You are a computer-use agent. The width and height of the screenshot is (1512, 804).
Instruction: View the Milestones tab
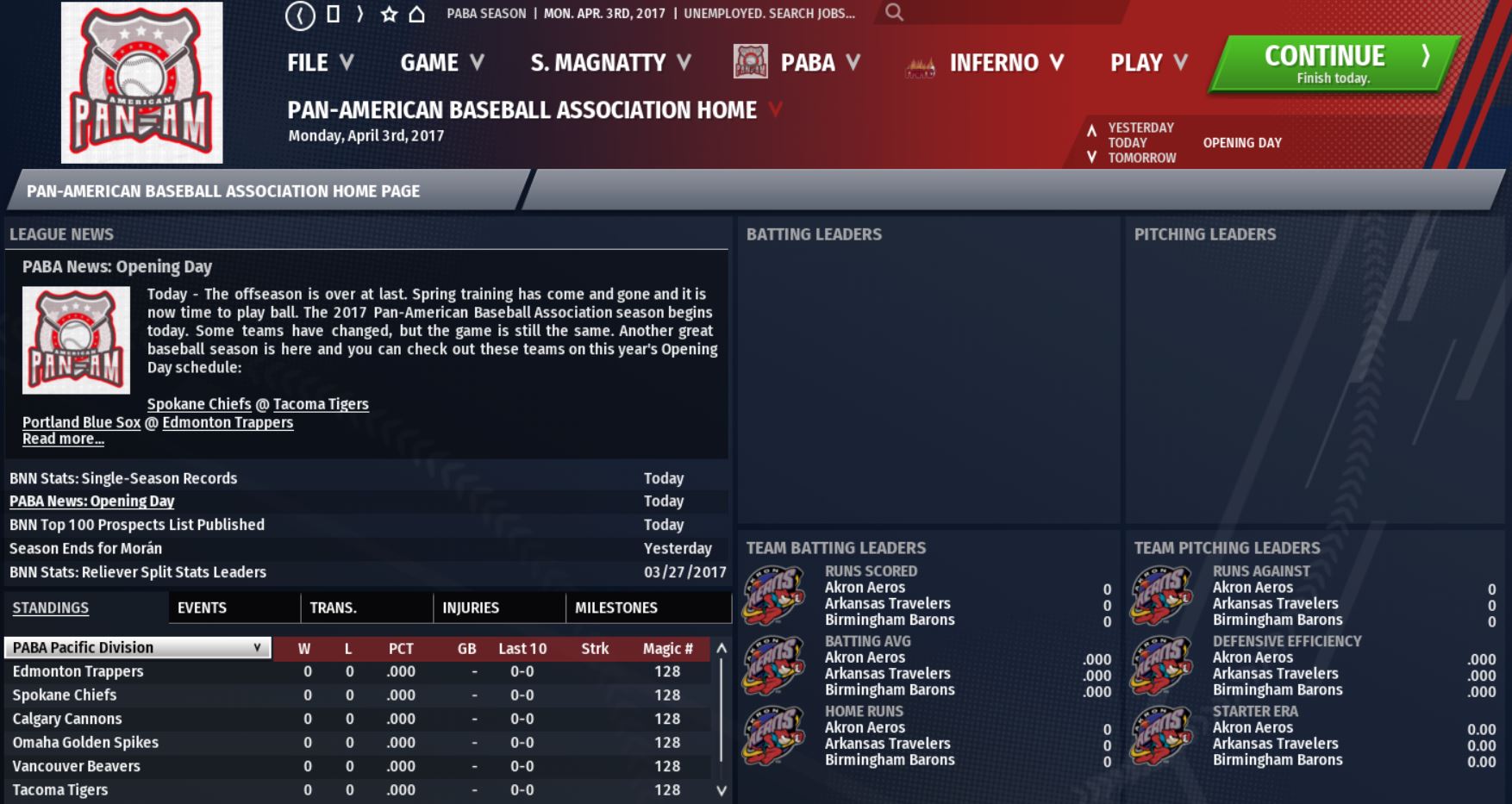click(x=615, y=608)
